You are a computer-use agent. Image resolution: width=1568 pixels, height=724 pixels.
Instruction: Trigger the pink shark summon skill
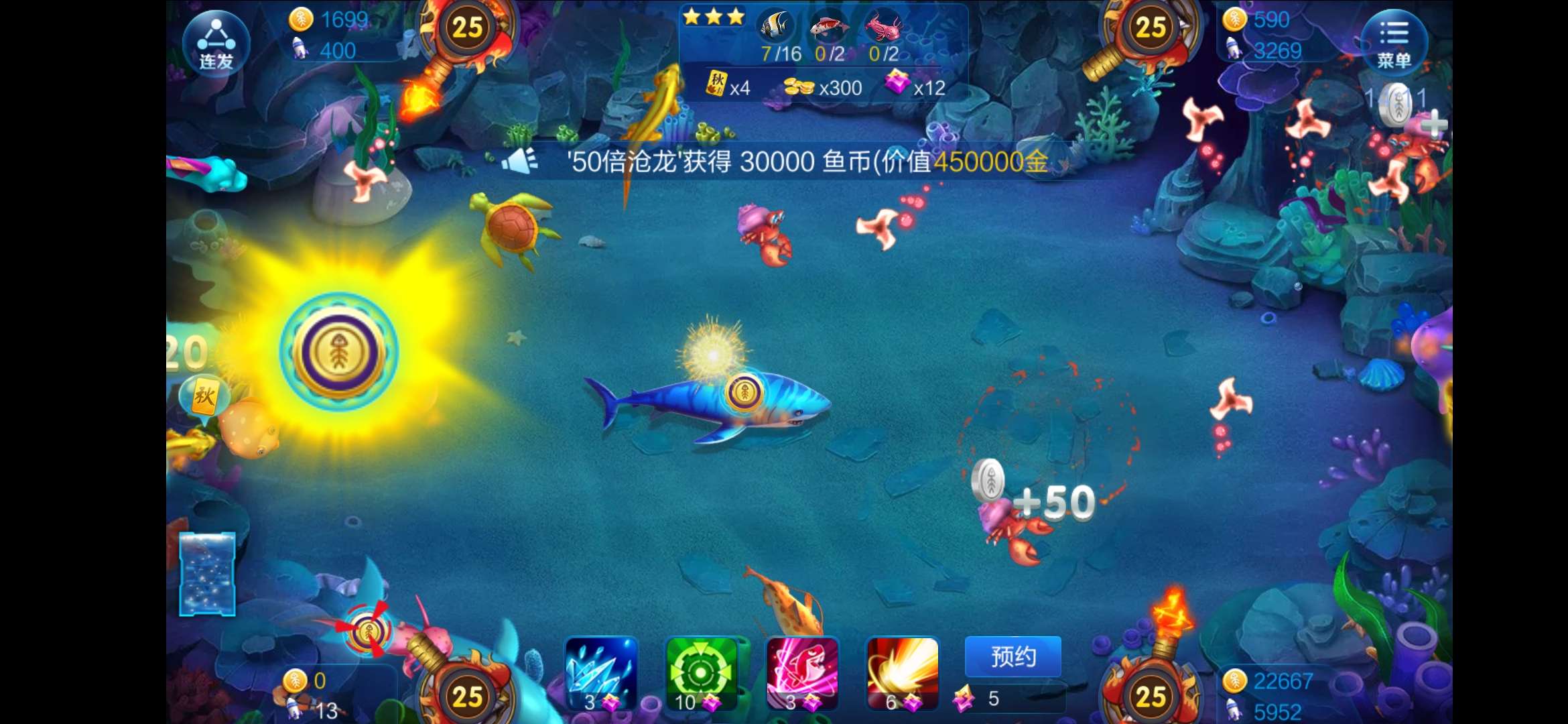coord(802,673)
